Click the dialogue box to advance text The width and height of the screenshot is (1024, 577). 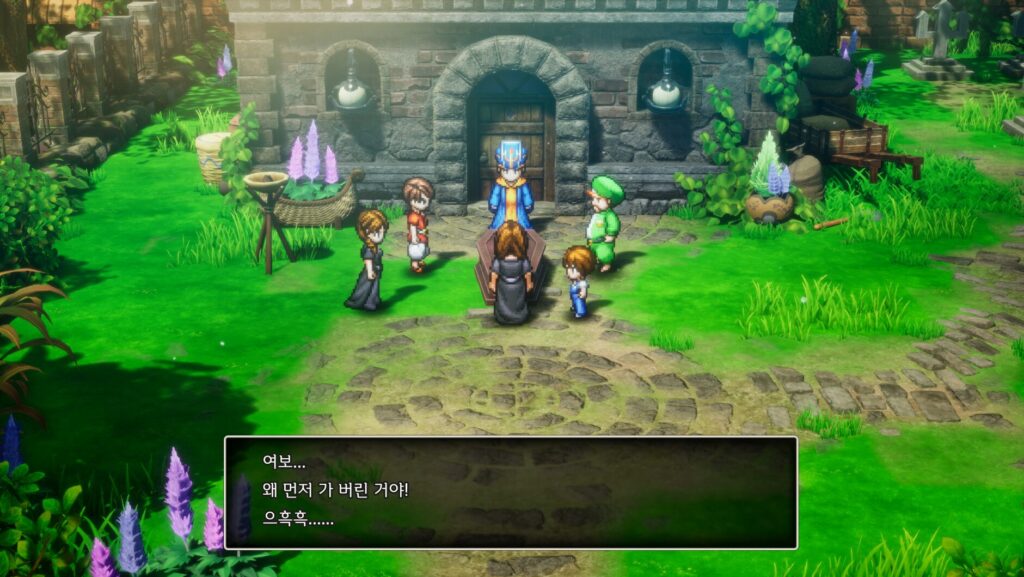tap(510, 492)
